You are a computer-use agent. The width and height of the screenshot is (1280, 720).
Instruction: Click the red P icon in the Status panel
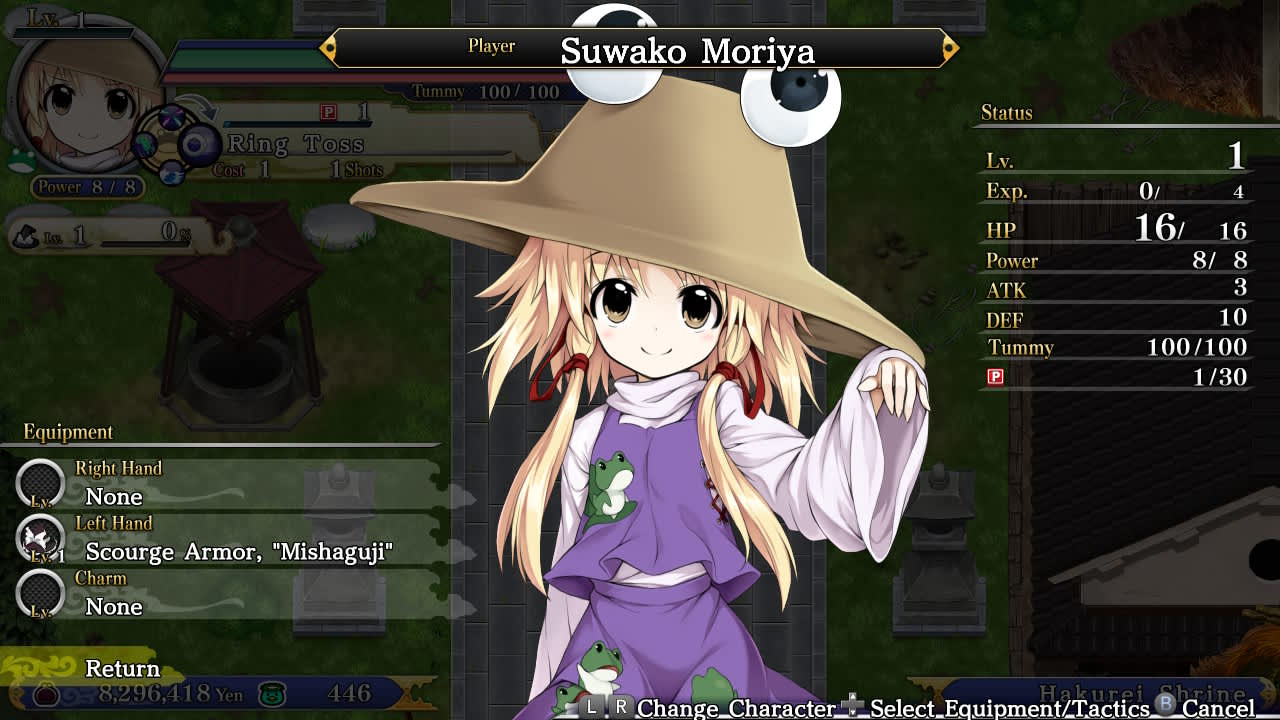tap(994, 377)
